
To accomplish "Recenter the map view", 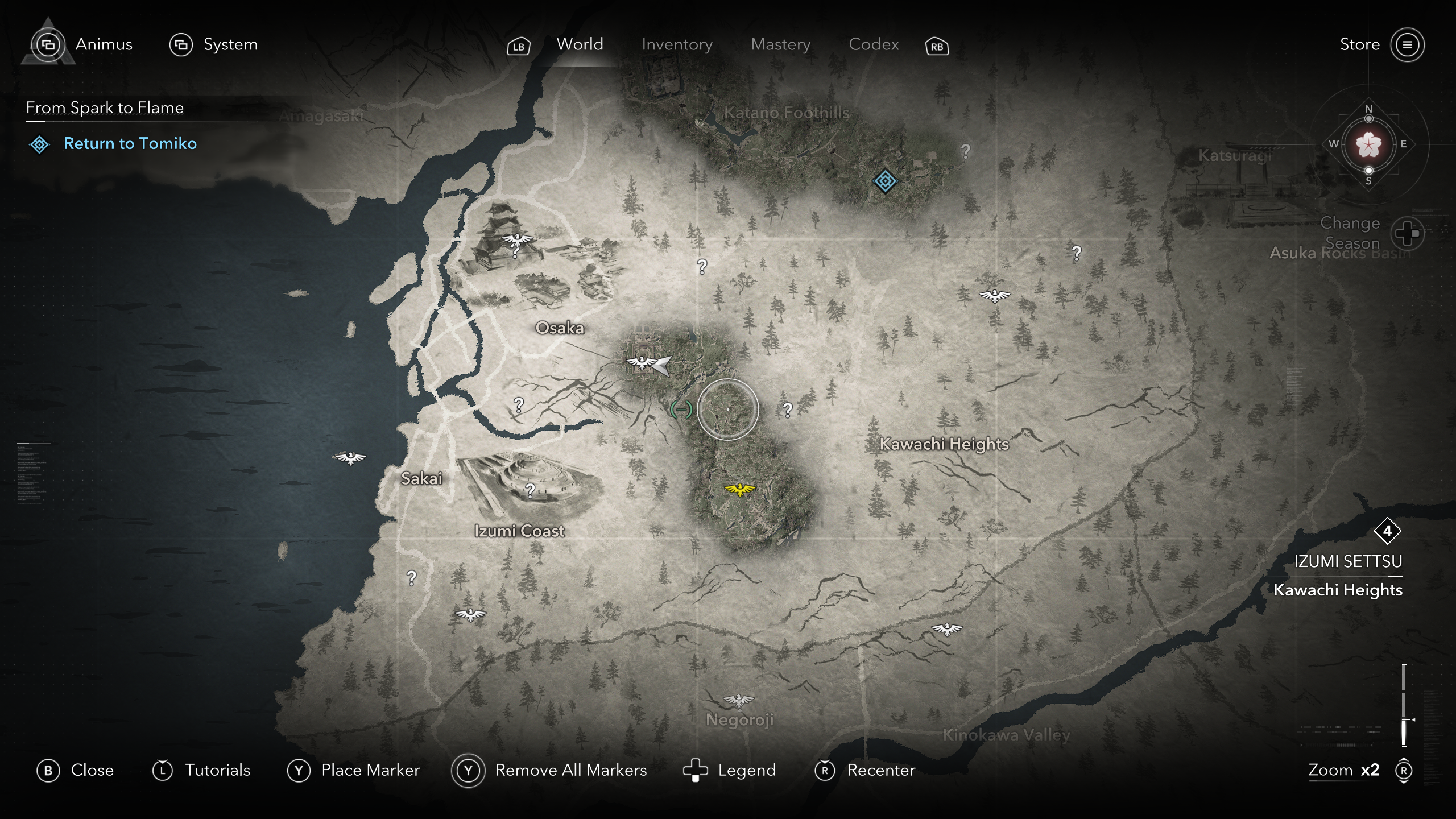I will 865,770.
